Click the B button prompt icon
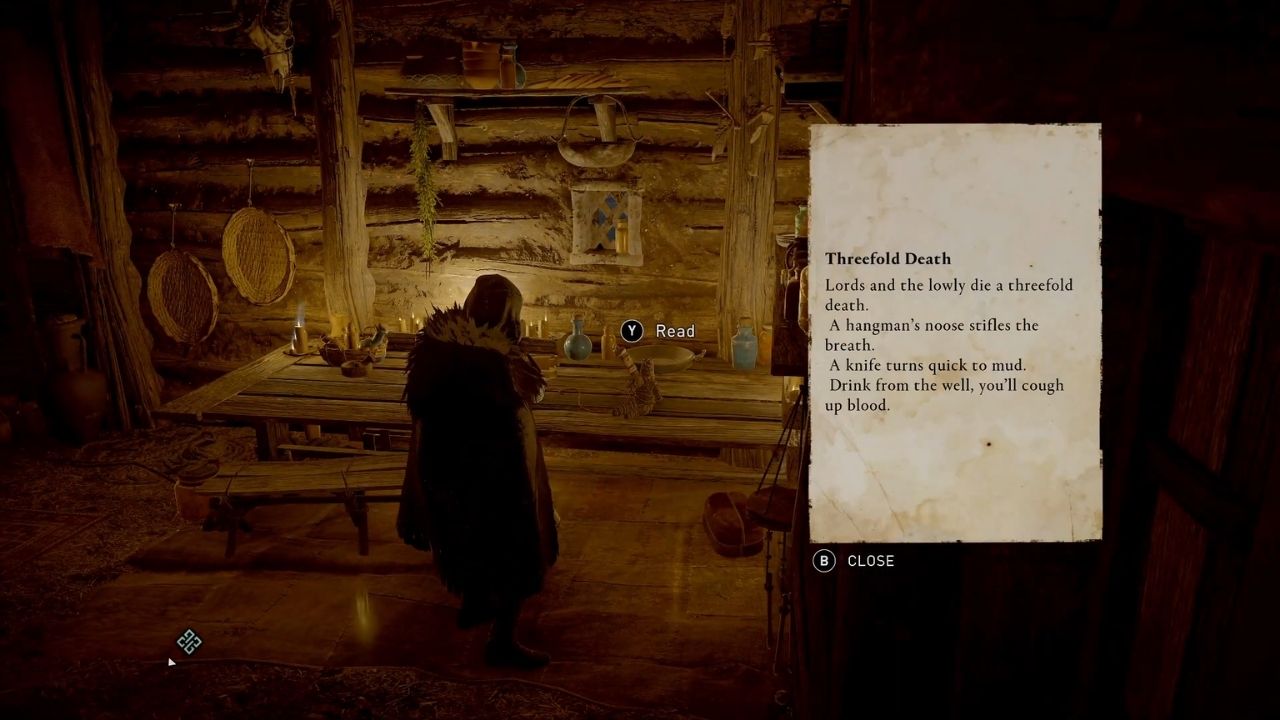This screenshot has width=1280, height=720. pos(823,561)
